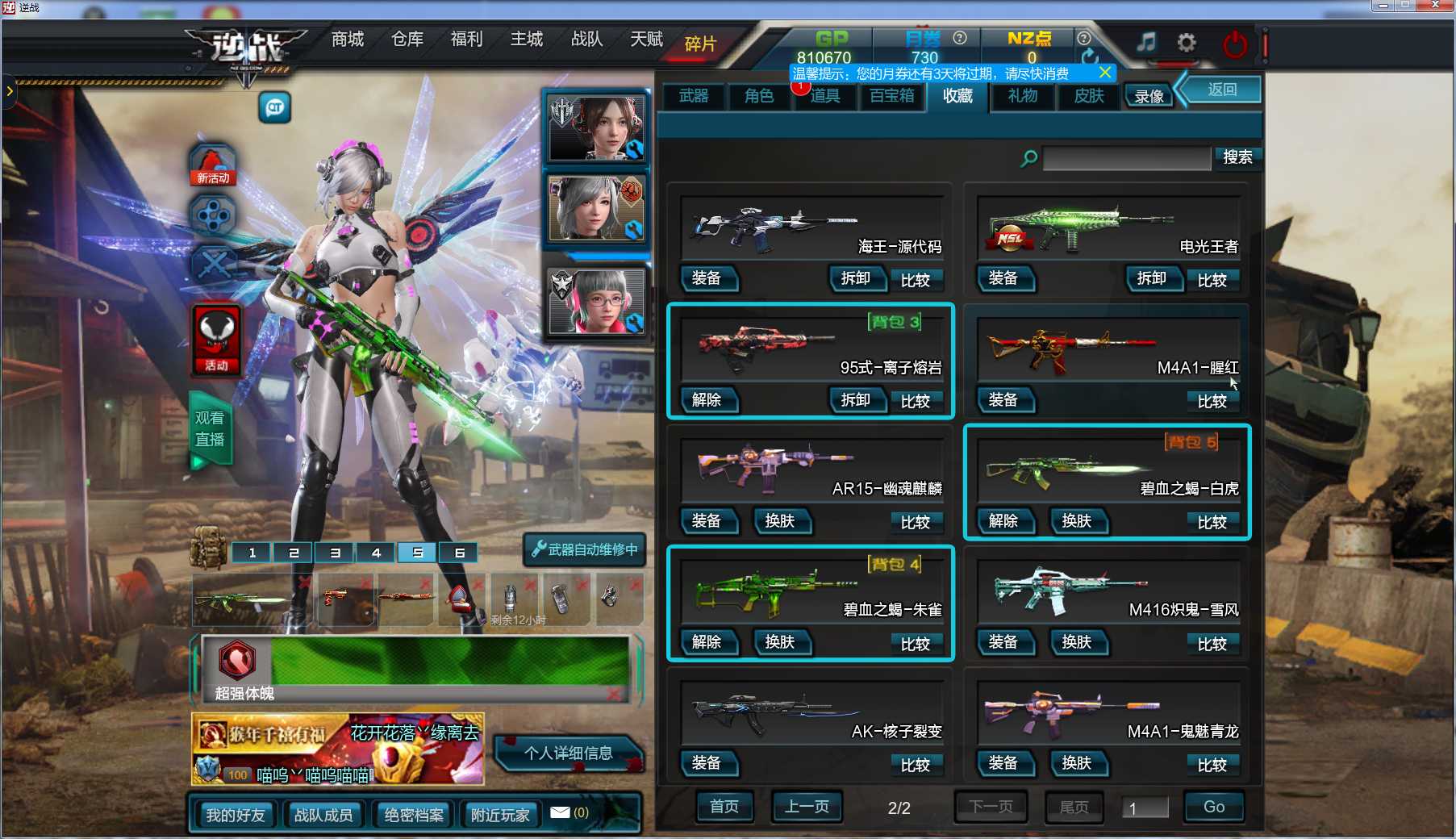Click the refresh arrow icon near NZ点
This screenshot has width=1456, height=839.
tap(1091, 56)
